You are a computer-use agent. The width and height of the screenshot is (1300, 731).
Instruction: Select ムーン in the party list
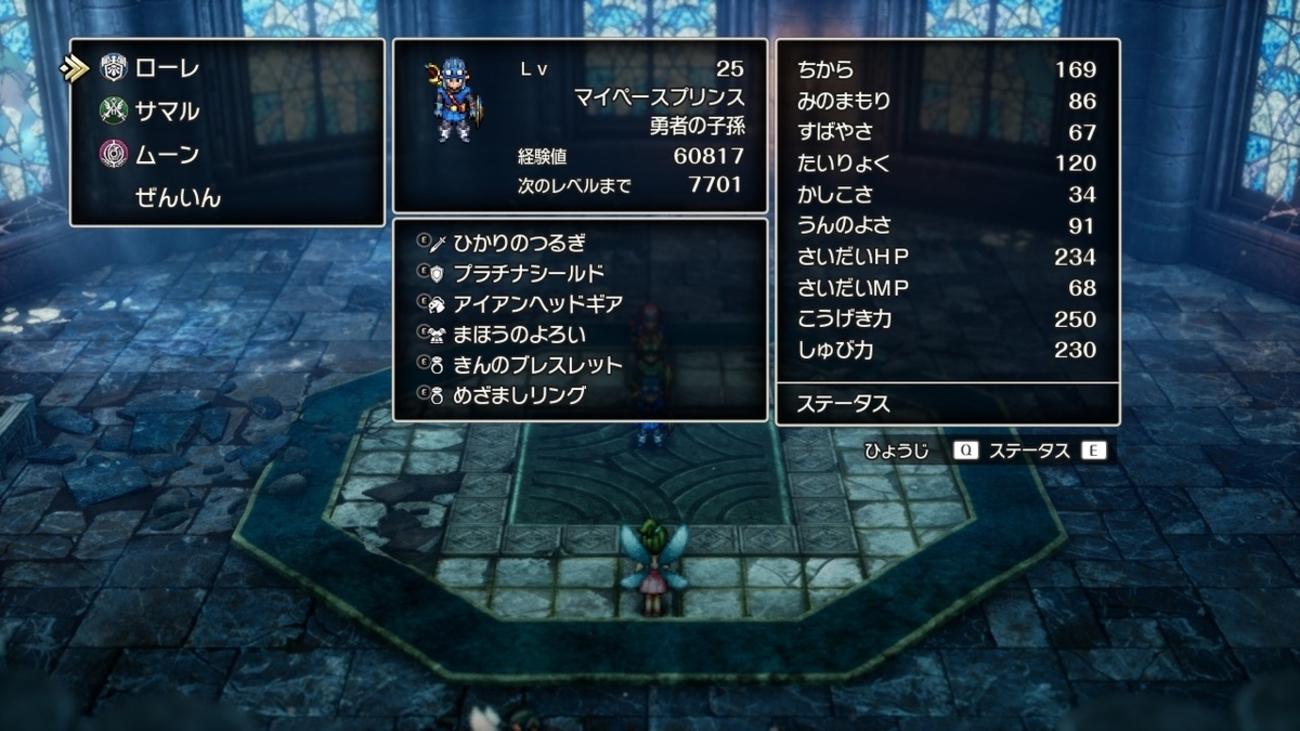[x=166, y=155]
